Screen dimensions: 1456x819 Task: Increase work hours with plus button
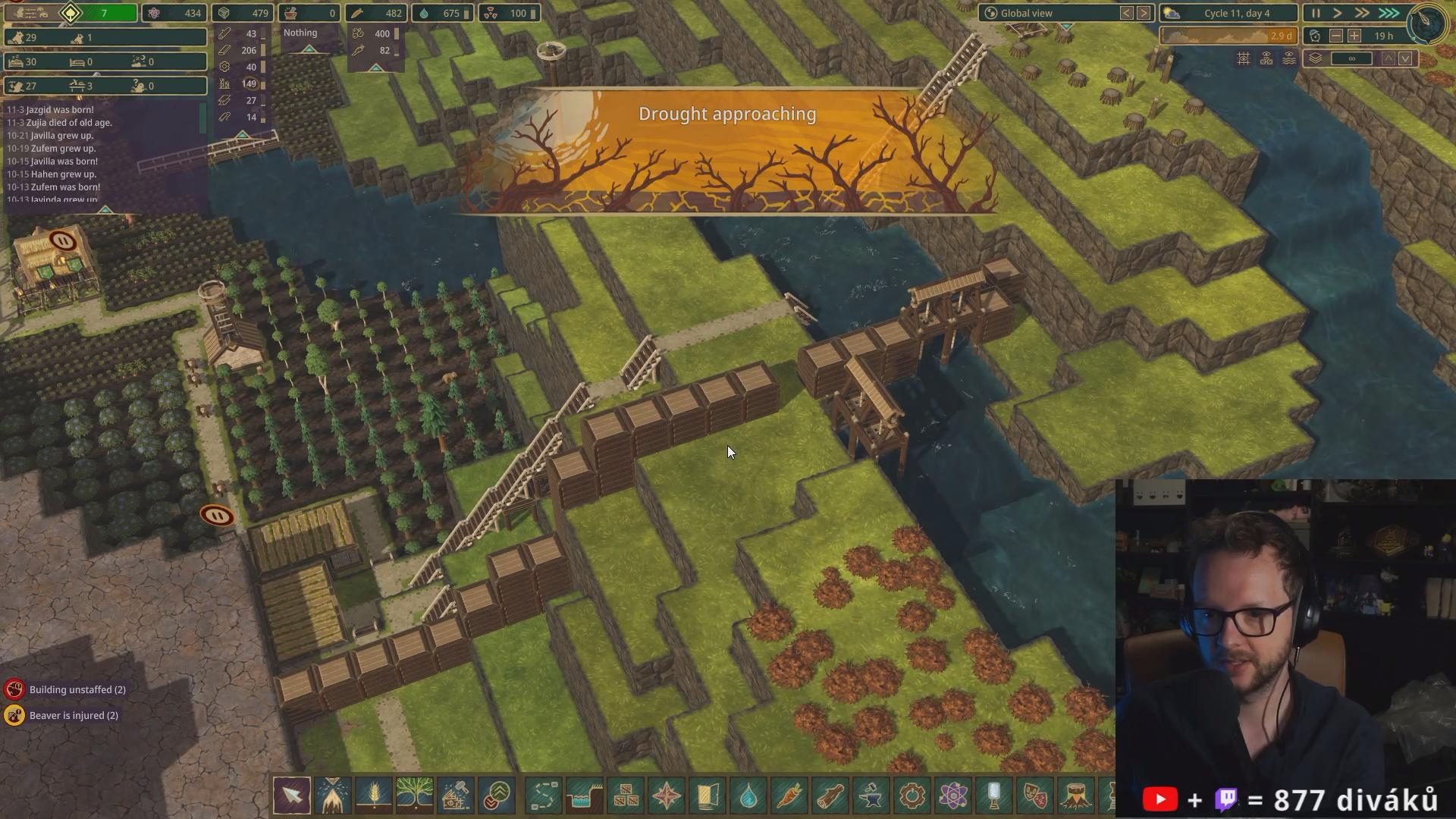[x=1354, y=36]
